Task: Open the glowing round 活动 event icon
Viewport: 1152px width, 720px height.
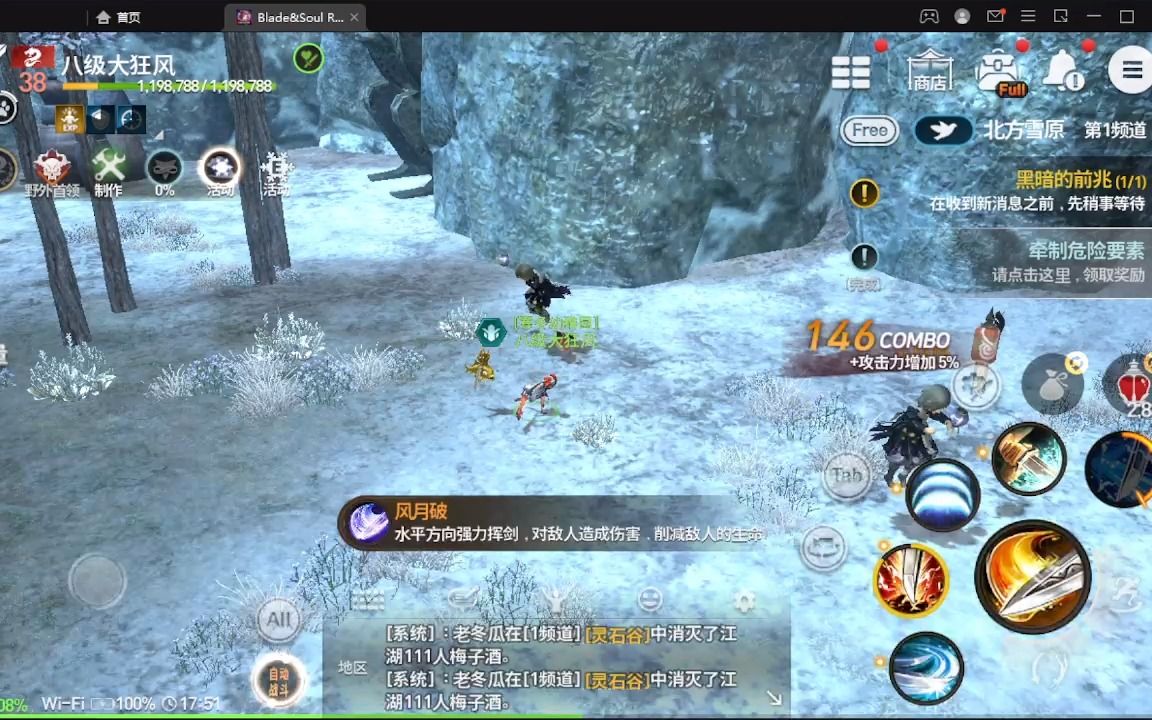Action: click(x=220, y=172)
